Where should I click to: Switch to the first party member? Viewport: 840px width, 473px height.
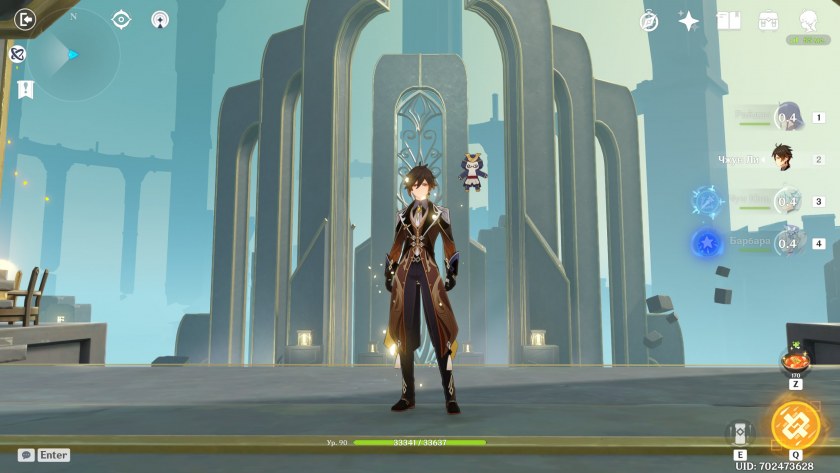click(x=787, y=117)
